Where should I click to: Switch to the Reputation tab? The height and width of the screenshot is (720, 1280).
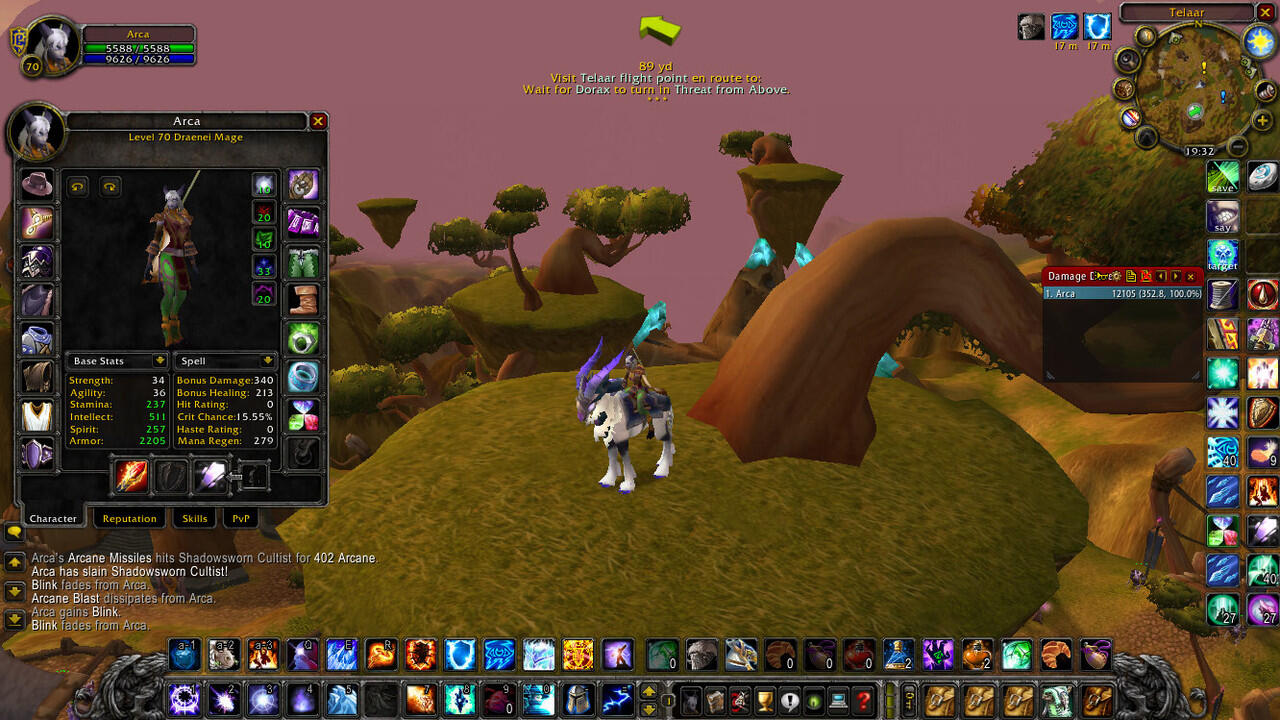pos(129,518)
